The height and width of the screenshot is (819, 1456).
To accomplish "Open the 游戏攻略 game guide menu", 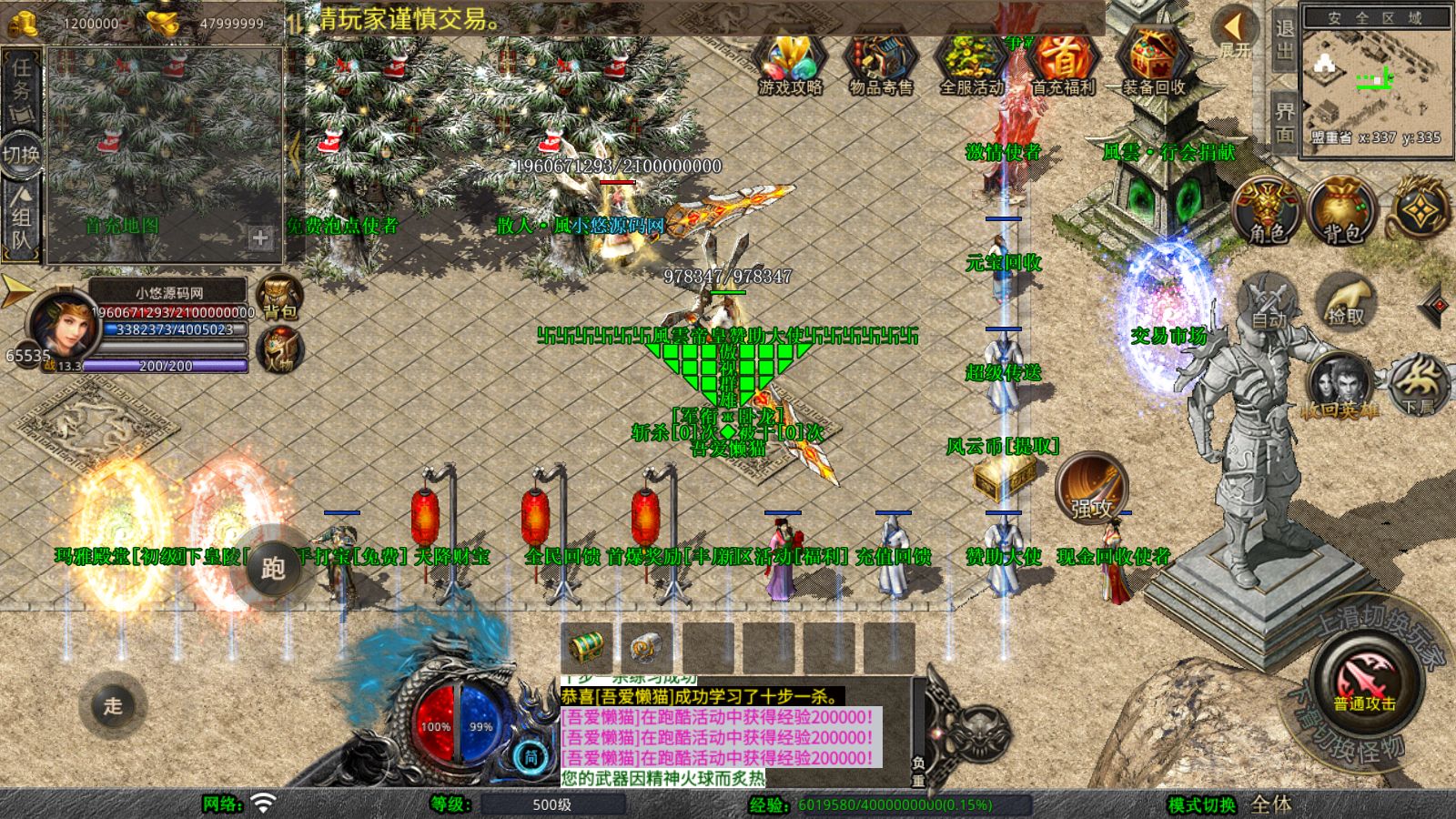I will 790,64.
